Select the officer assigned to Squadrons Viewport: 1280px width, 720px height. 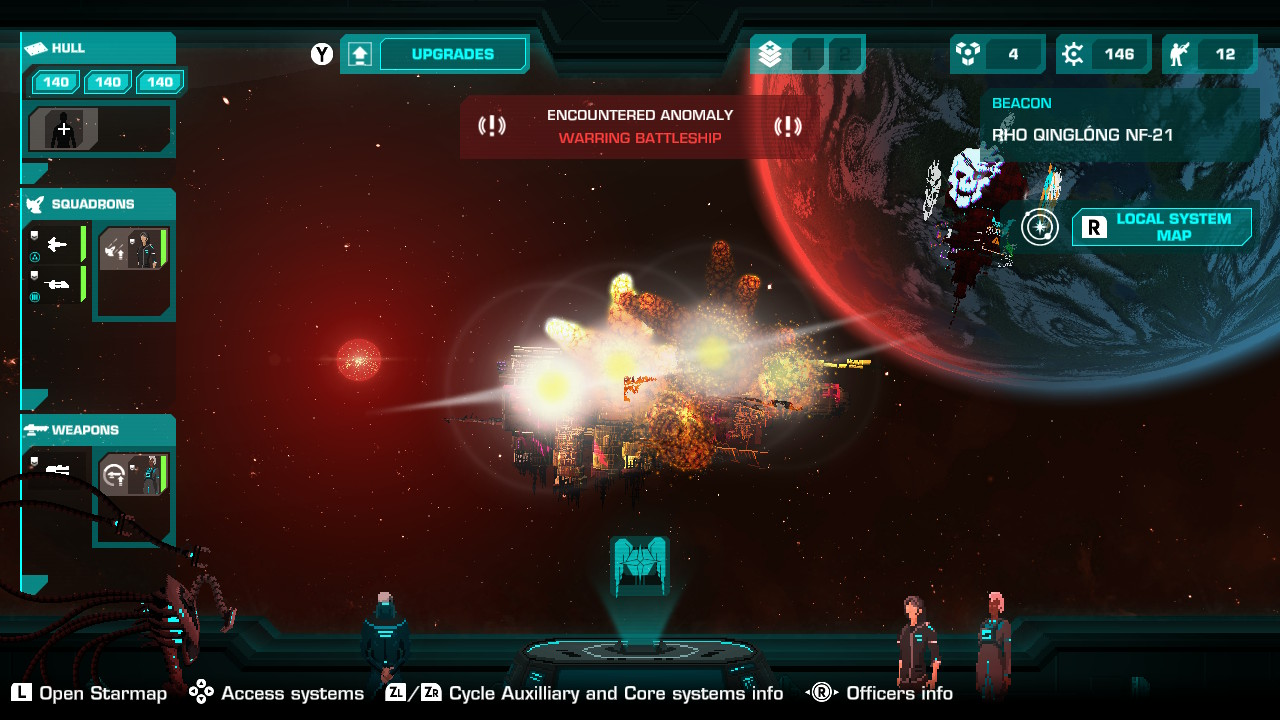coord(133,250)
